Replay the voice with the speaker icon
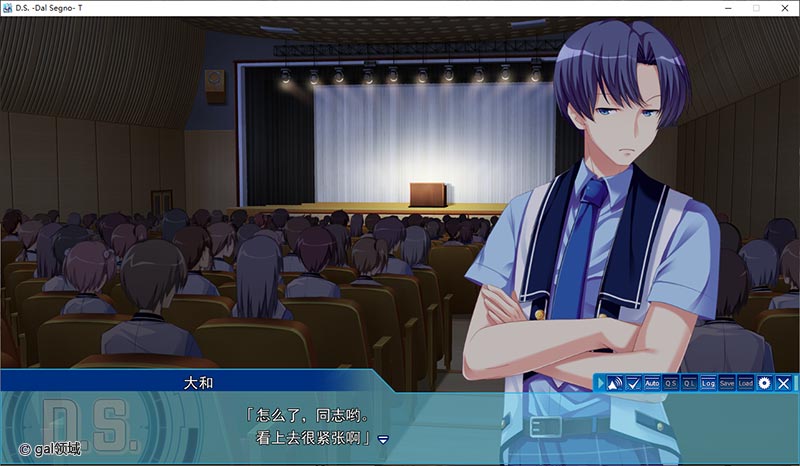 [x=615, y=383]
